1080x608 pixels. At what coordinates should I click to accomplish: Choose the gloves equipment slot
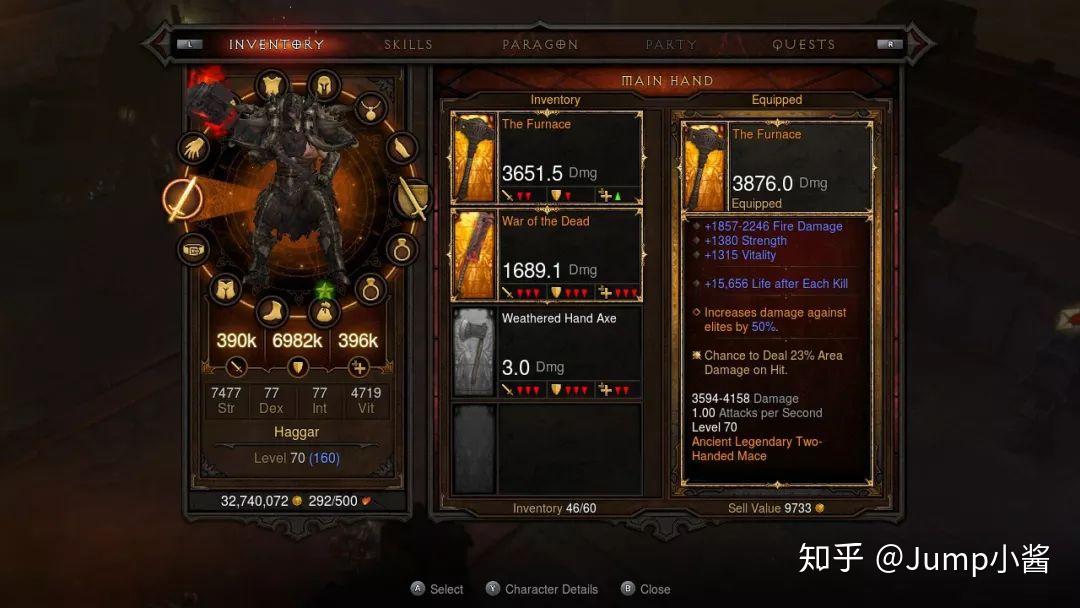193,148
